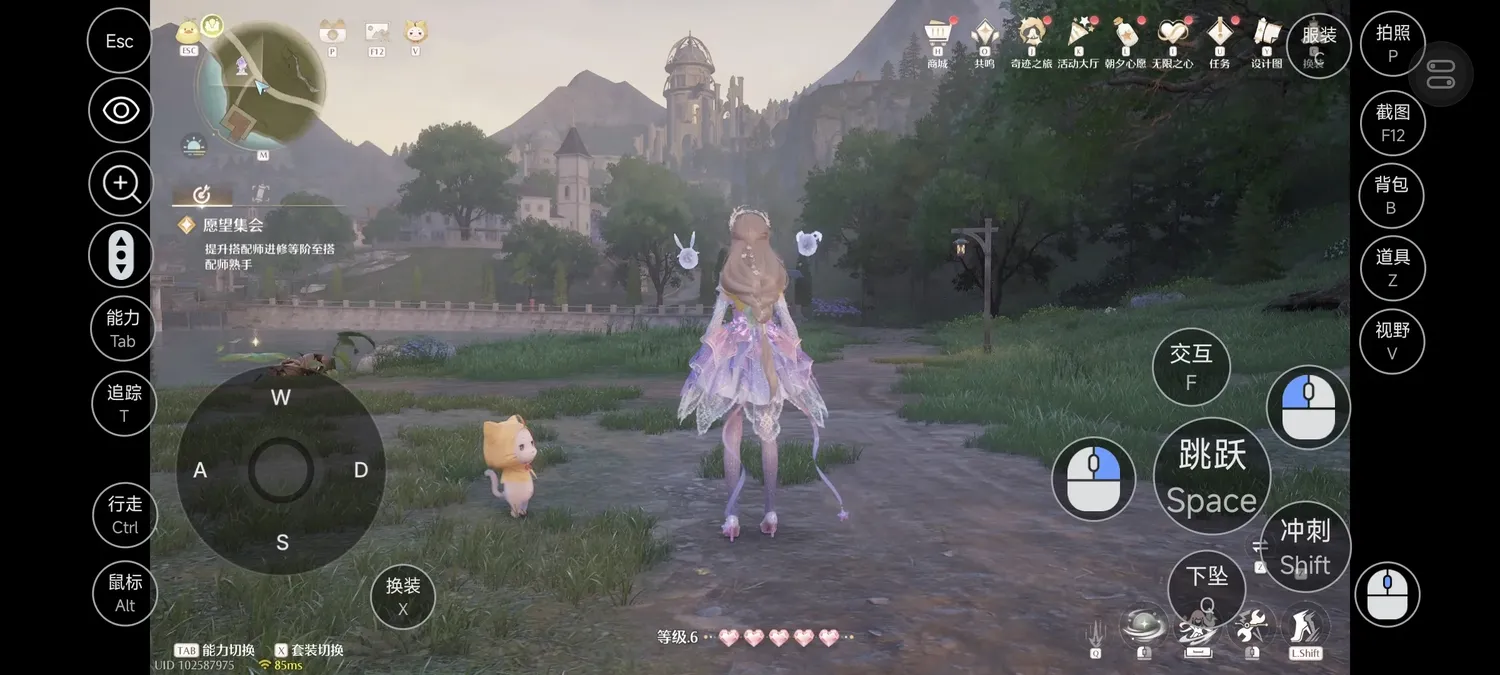Tap the 换装 X outfit swap button

pos(403,597)
